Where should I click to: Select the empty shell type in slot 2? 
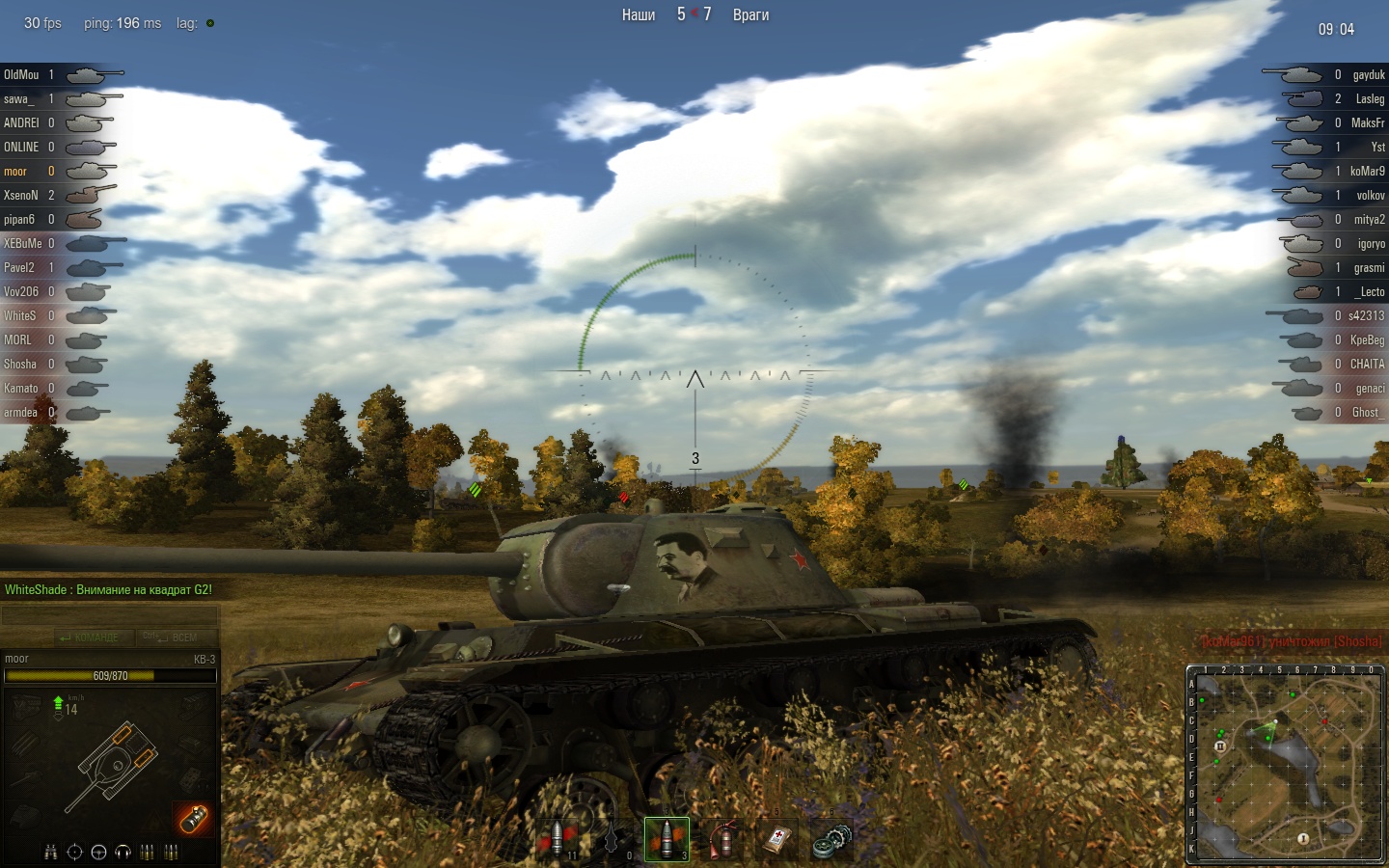[612, 837]
